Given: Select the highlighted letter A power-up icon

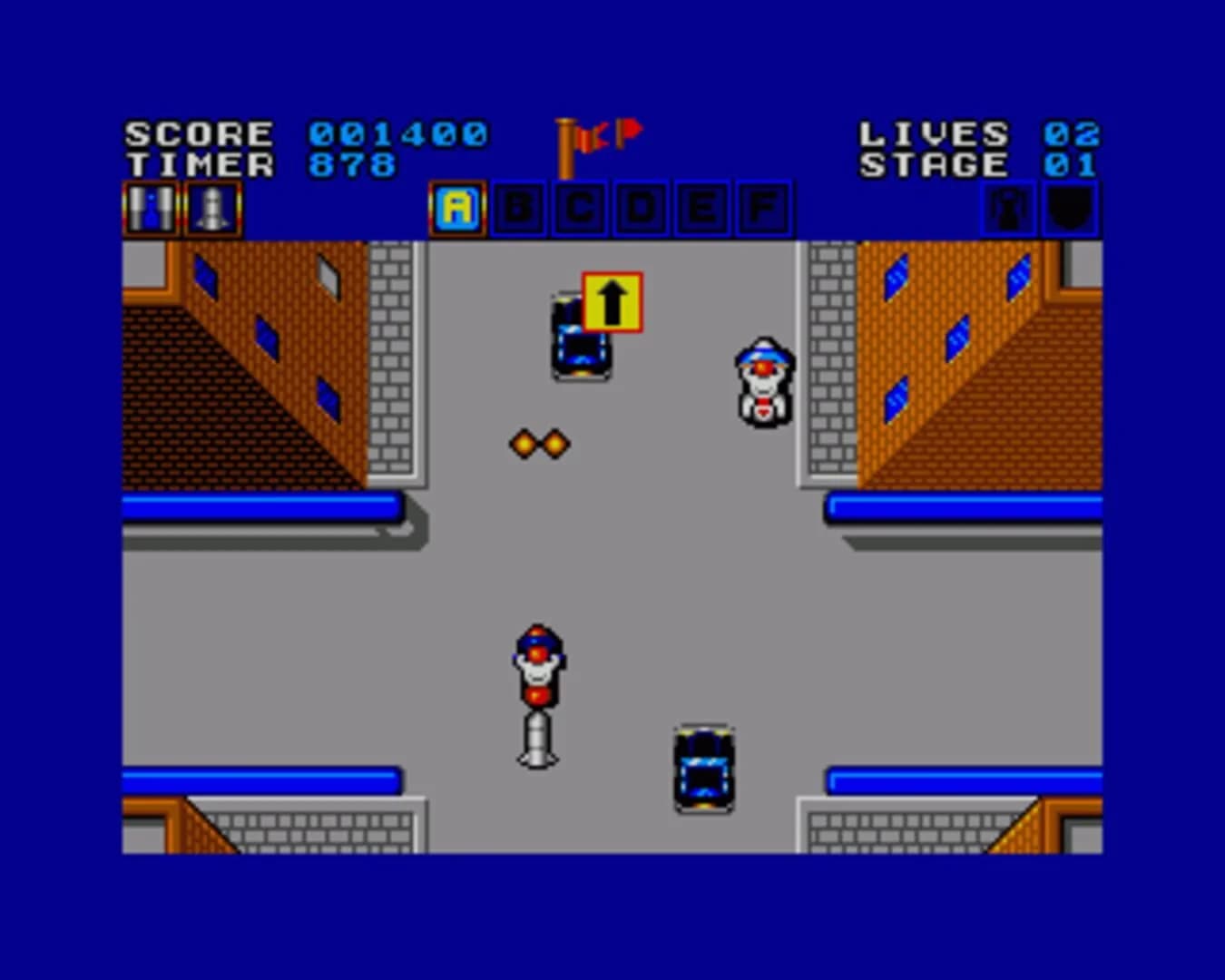Looking at the screenshot, I should [458, 208].
